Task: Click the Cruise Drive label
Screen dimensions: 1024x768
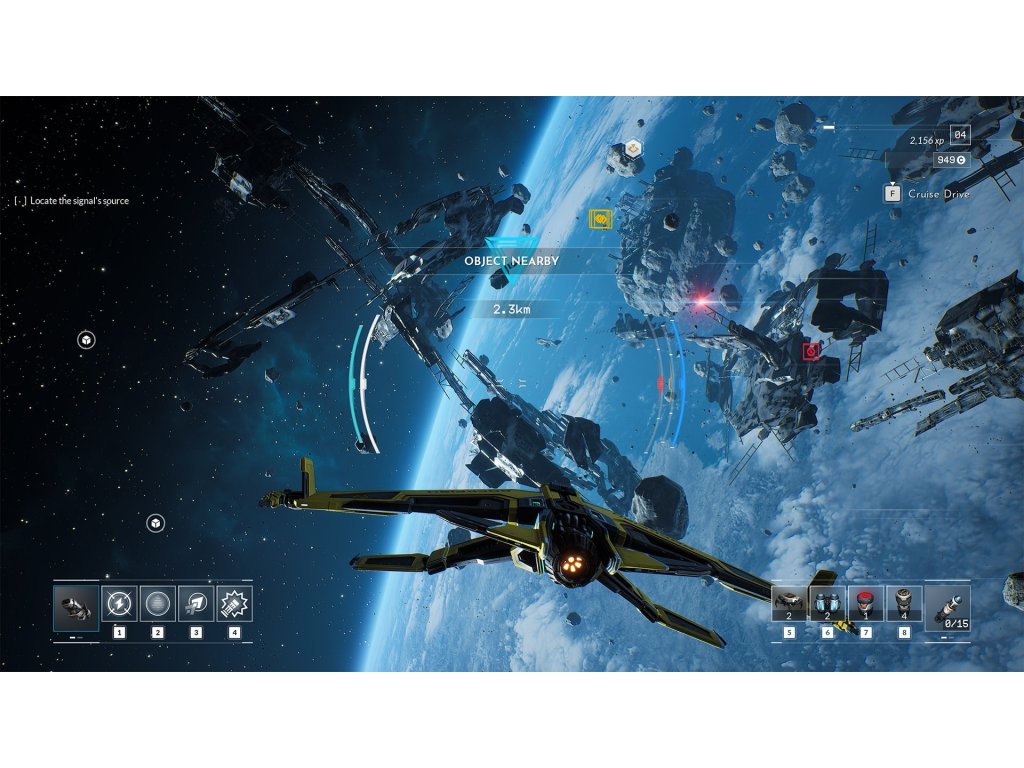Action: [938, 194]
